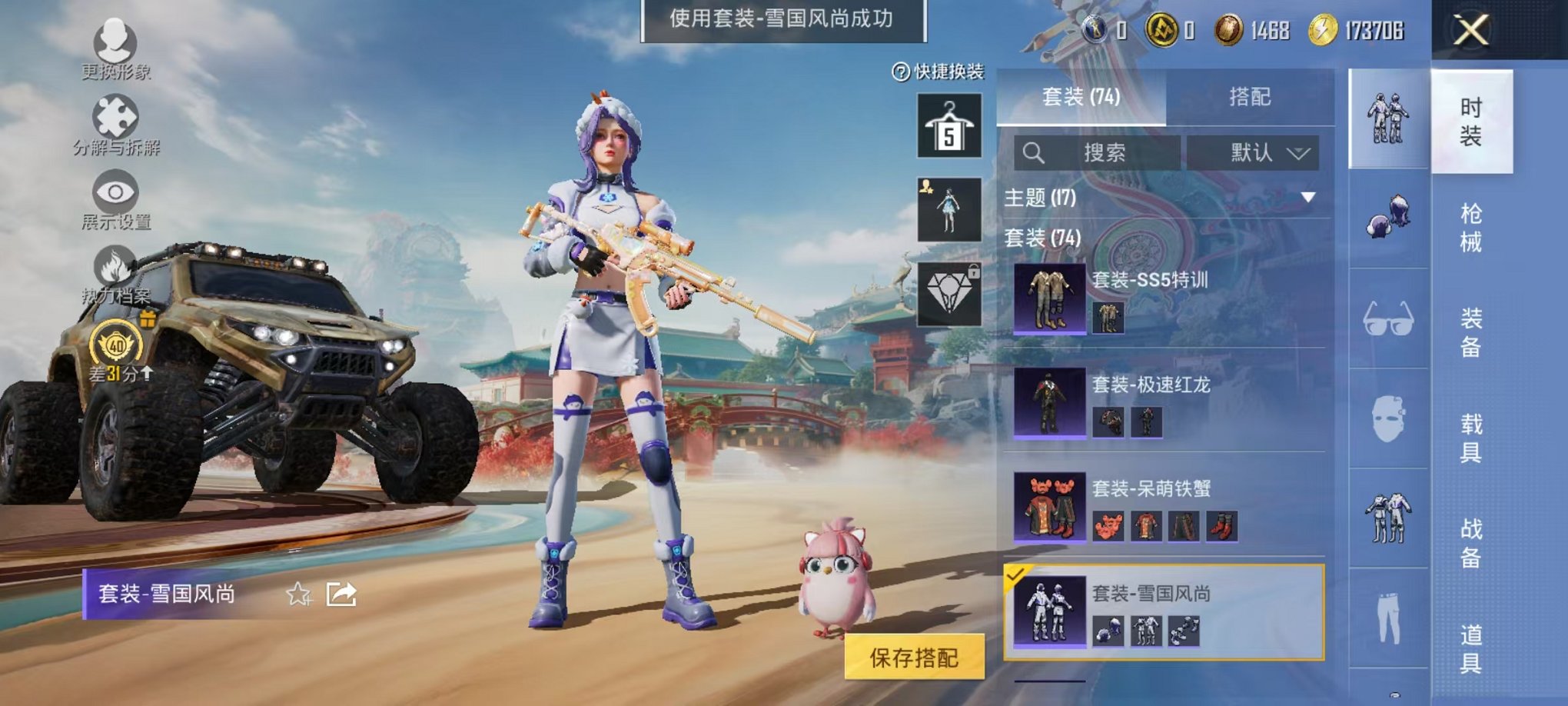This screenshot has width=1568, height=706.
Task: Open the 默认 sort dropdown
Action: tap(1253, 152)
